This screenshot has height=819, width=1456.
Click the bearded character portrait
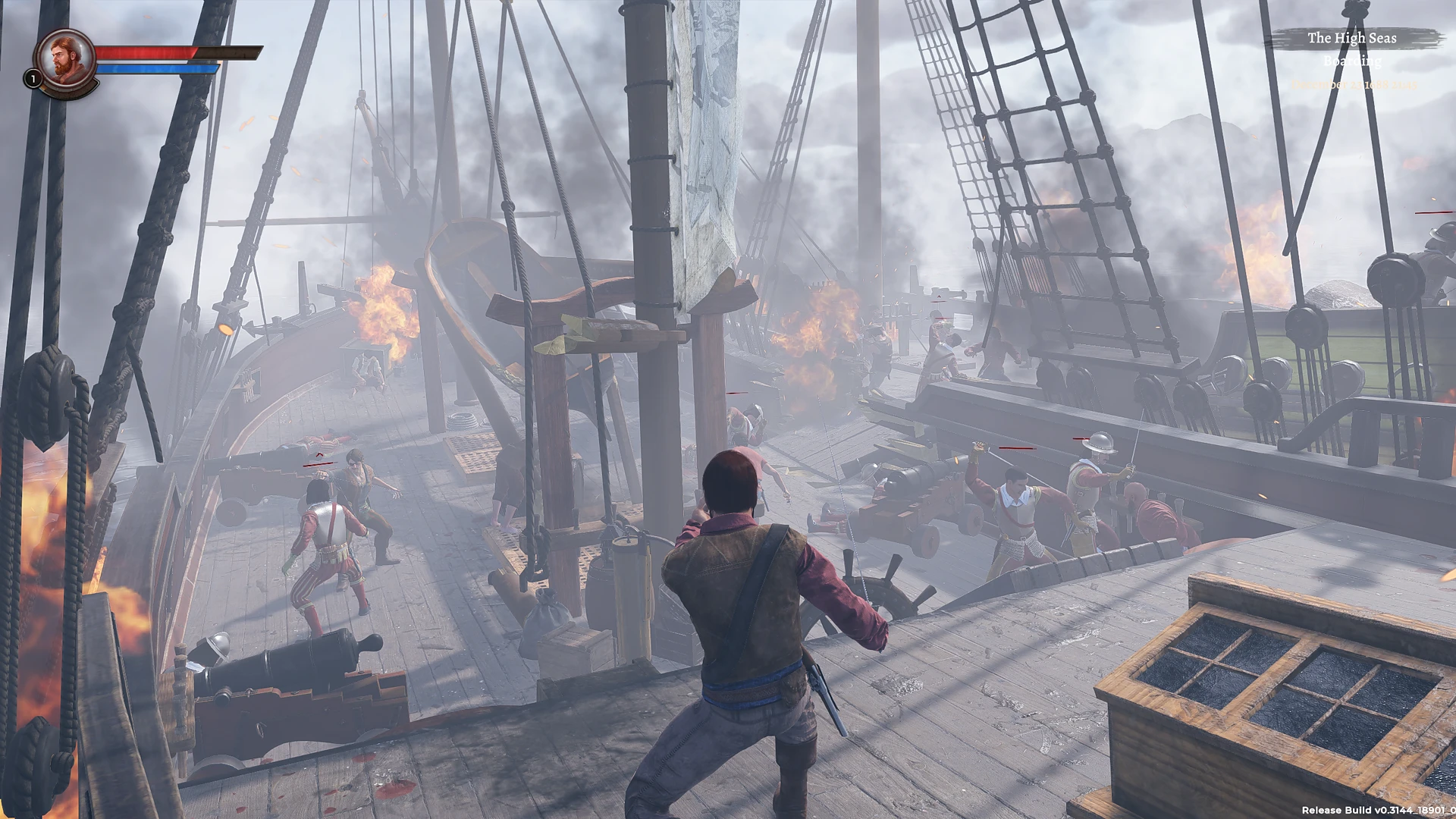coord(65,59)
